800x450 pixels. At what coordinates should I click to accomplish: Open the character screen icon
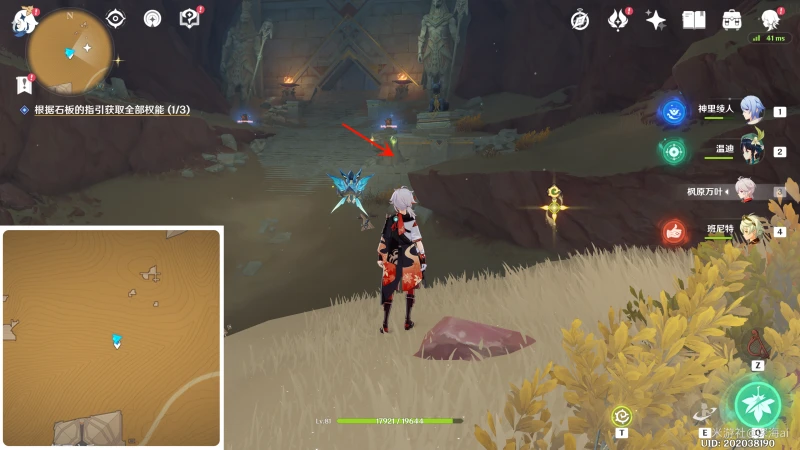tap(770, 19)
